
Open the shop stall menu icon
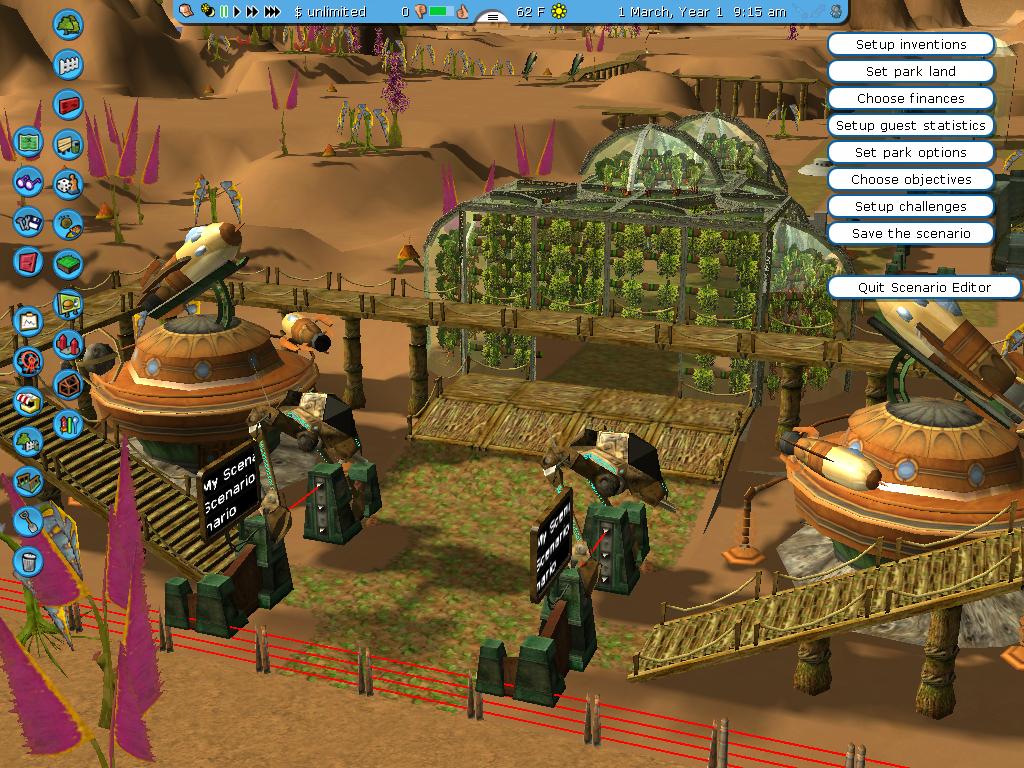[x=28, y=402]
